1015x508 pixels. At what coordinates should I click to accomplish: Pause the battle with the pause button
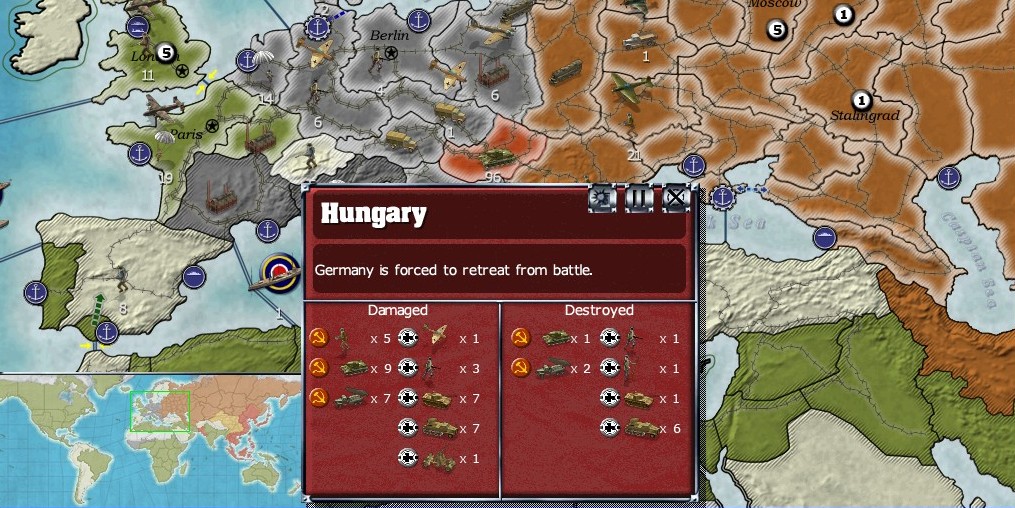(x=639, y=198)
